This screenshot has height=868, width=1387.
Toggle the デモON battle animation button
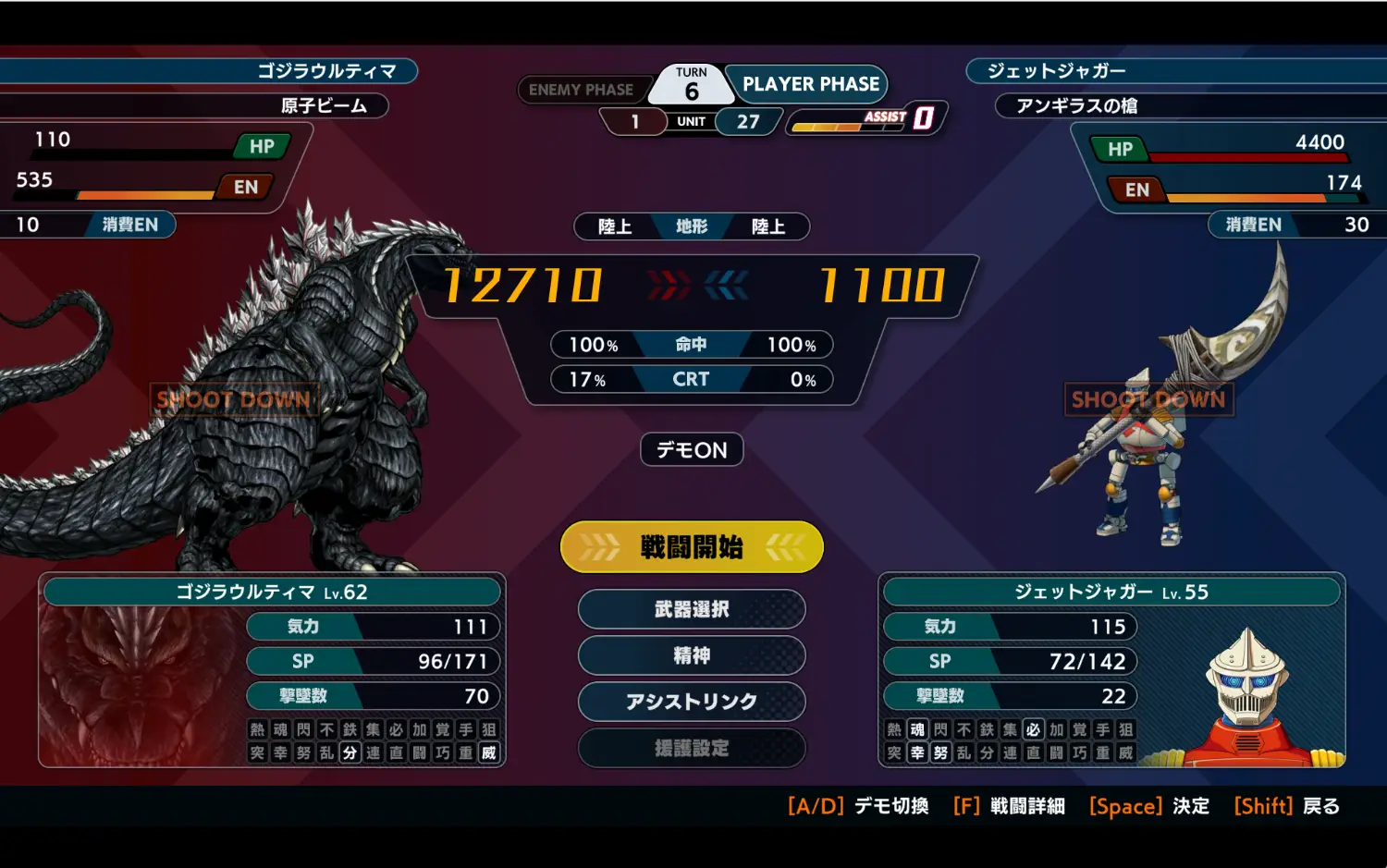coord(692,450)
